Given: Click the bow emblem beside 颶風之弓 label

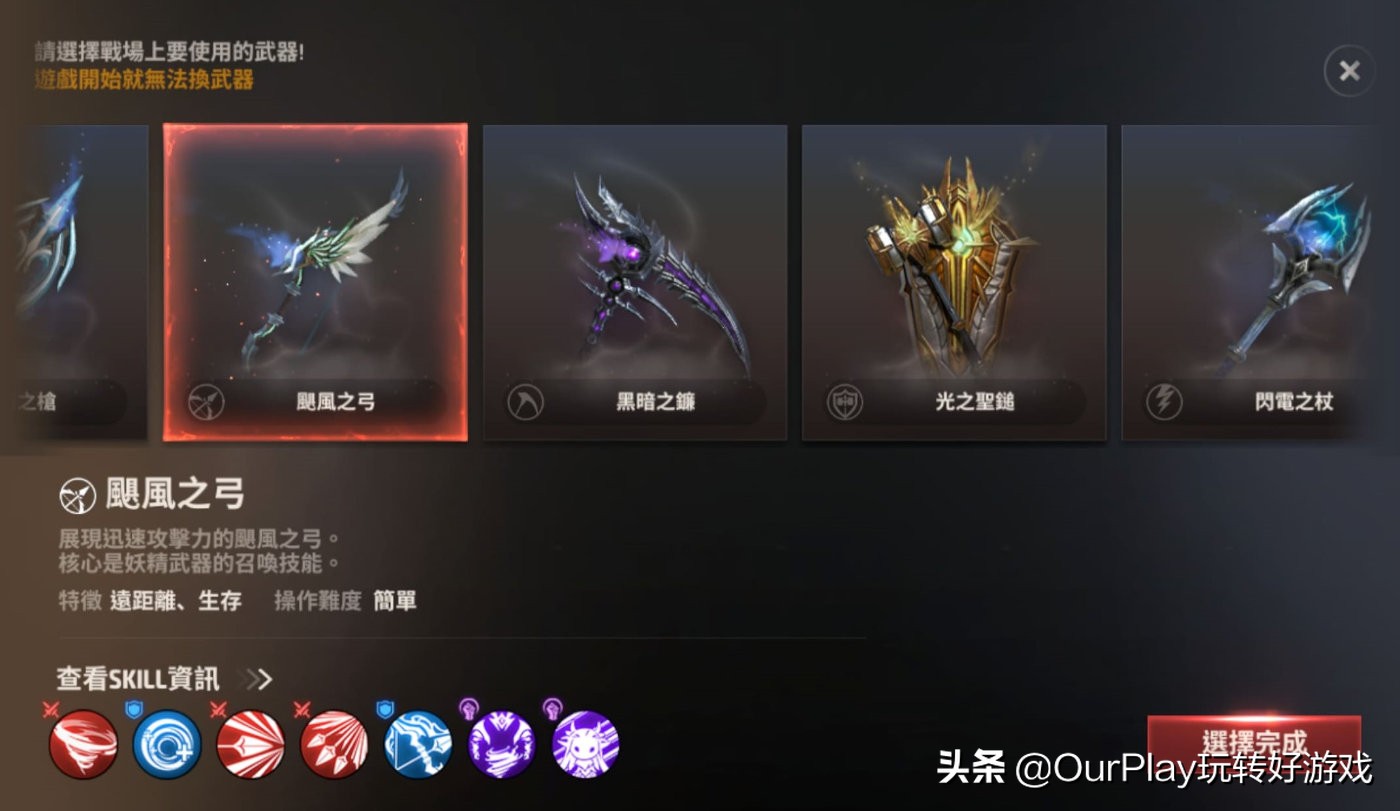Looking at the screenshot, I should 205,402.
